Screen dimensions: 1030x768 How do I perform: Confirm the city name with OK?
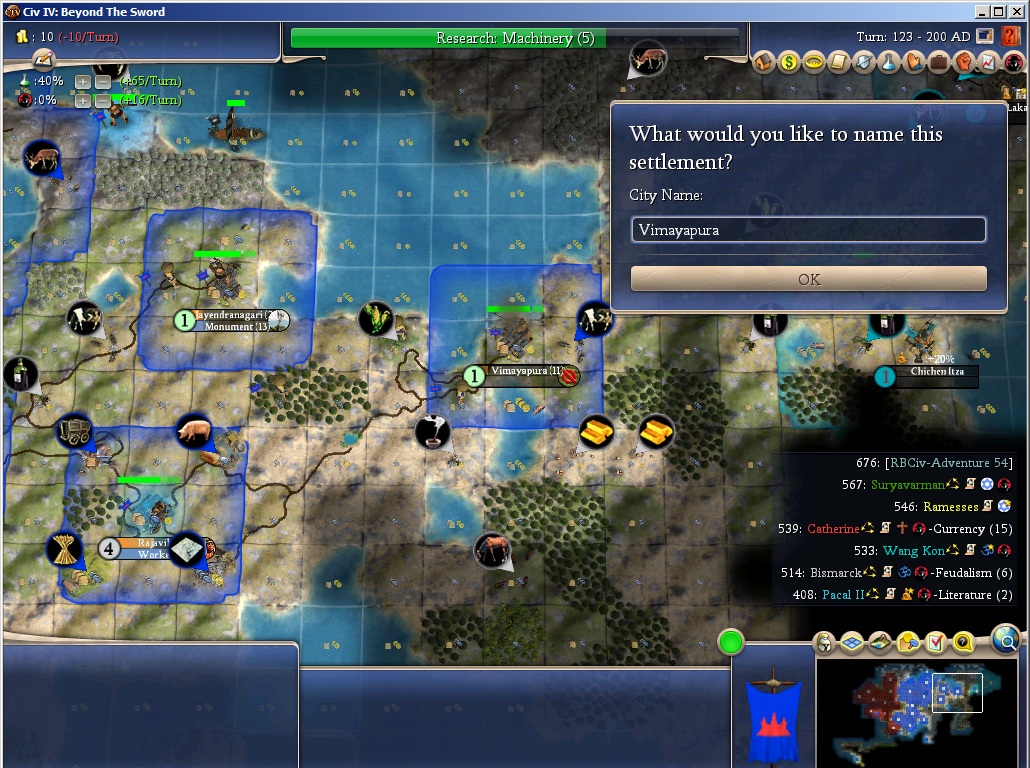coord(808,279)
